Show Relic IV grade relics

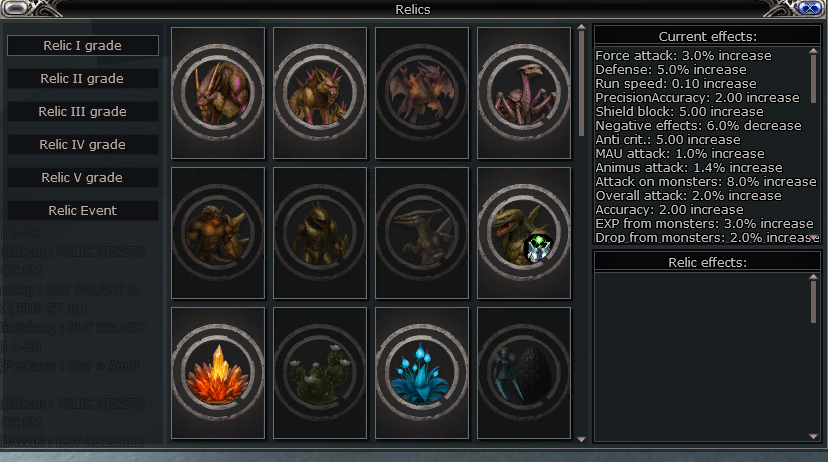point(83,145)
